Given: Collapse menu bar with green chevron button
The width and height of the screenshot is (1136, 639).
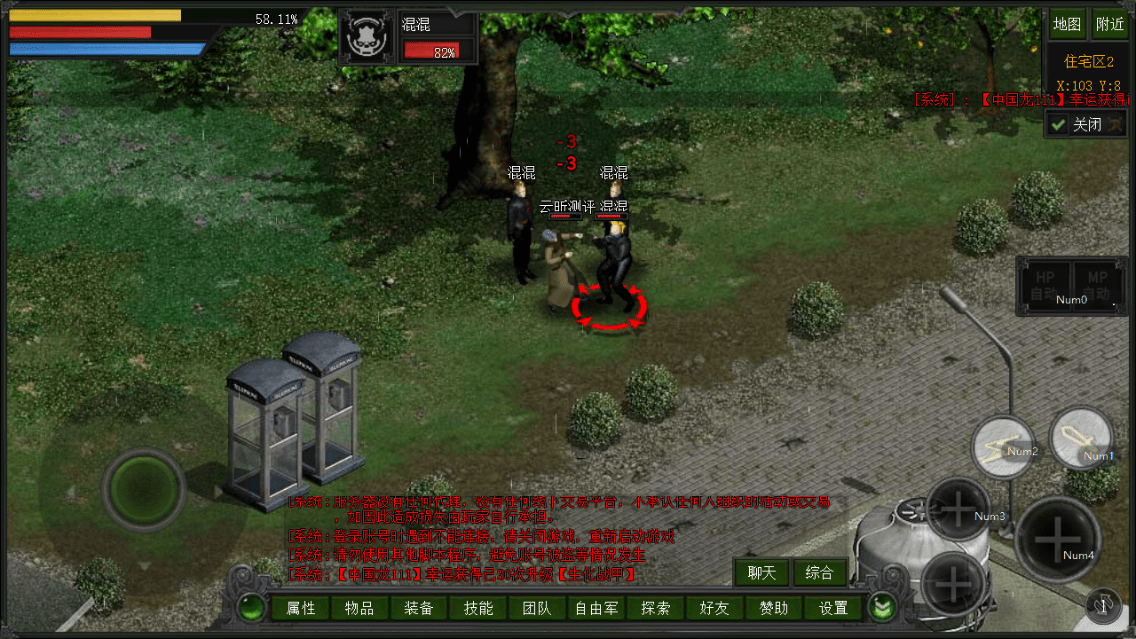Looking at the screenshot, I should click(x=881, y=607).
